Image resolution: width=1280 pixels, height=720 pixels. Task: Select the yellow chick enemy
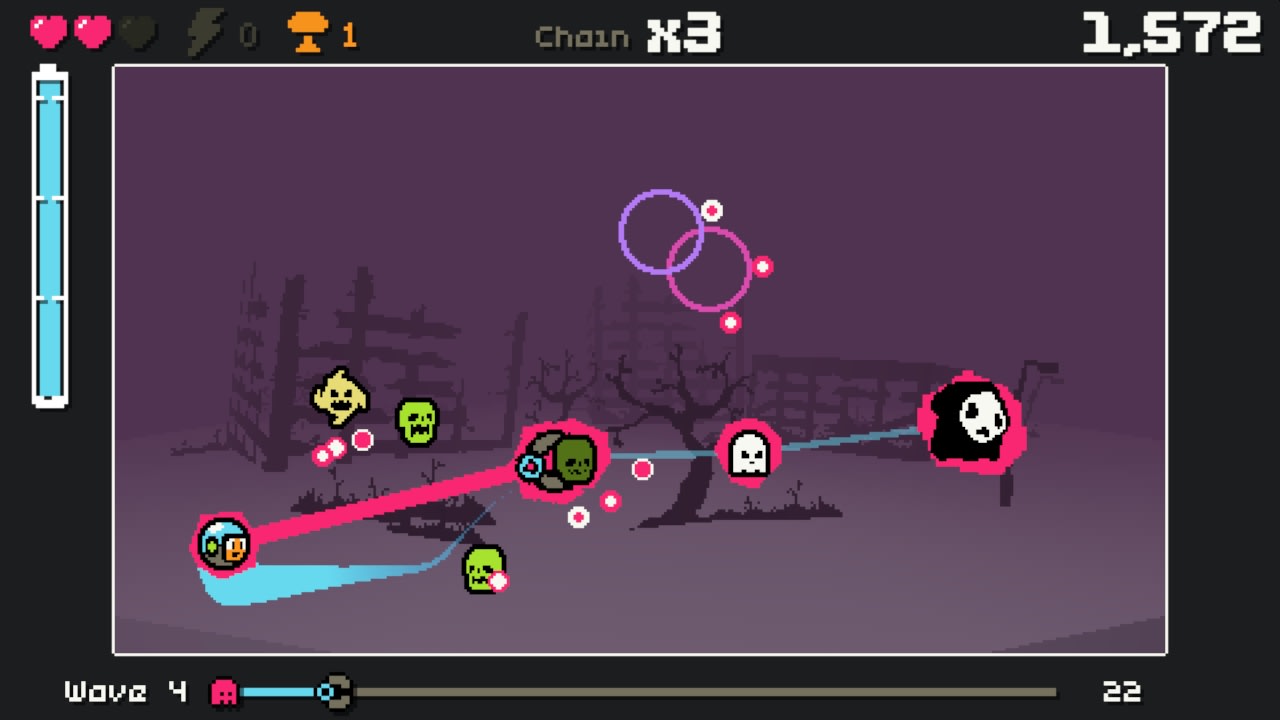pyautogui.click(x=338, y=395)
